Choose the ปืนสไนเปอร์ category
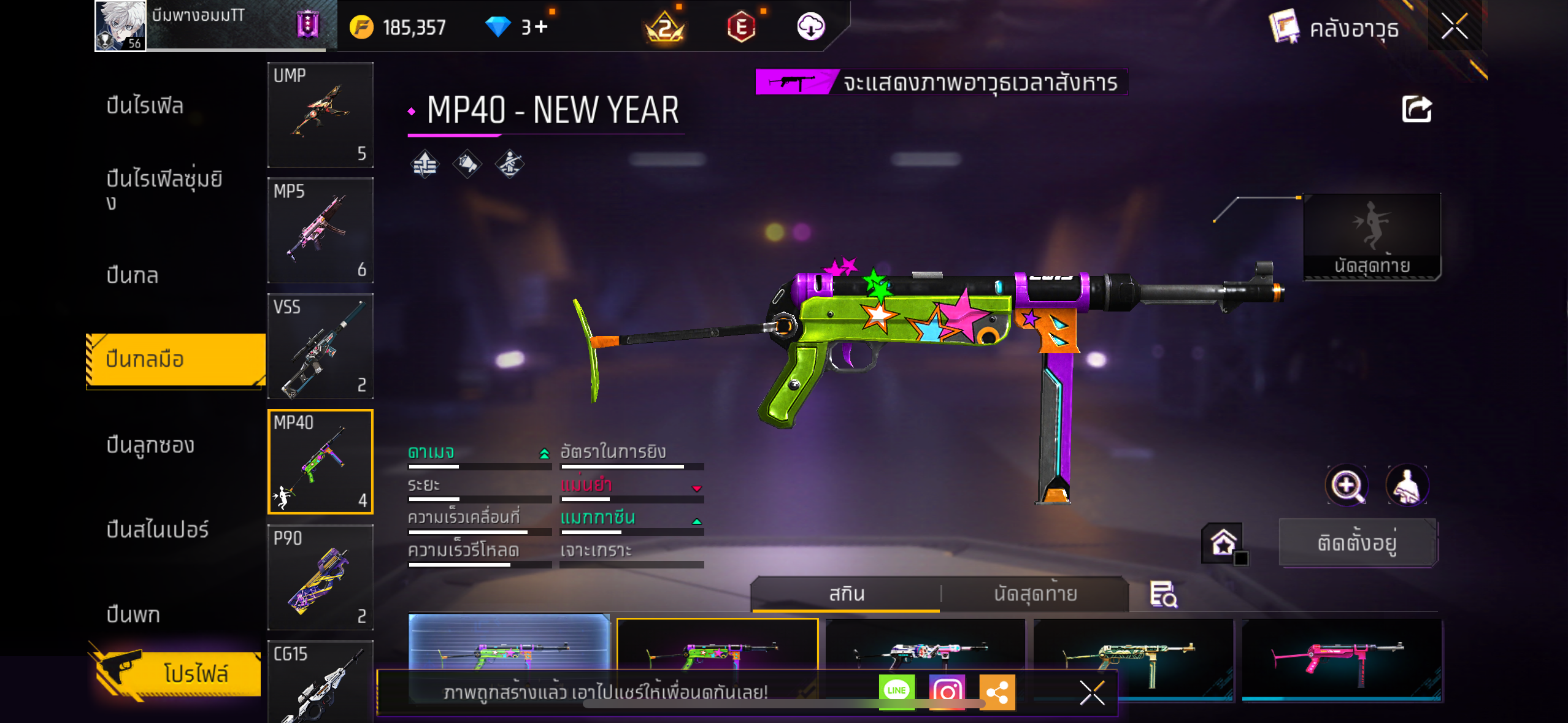Screen dimensions: 1568x723 click(157, 529)
